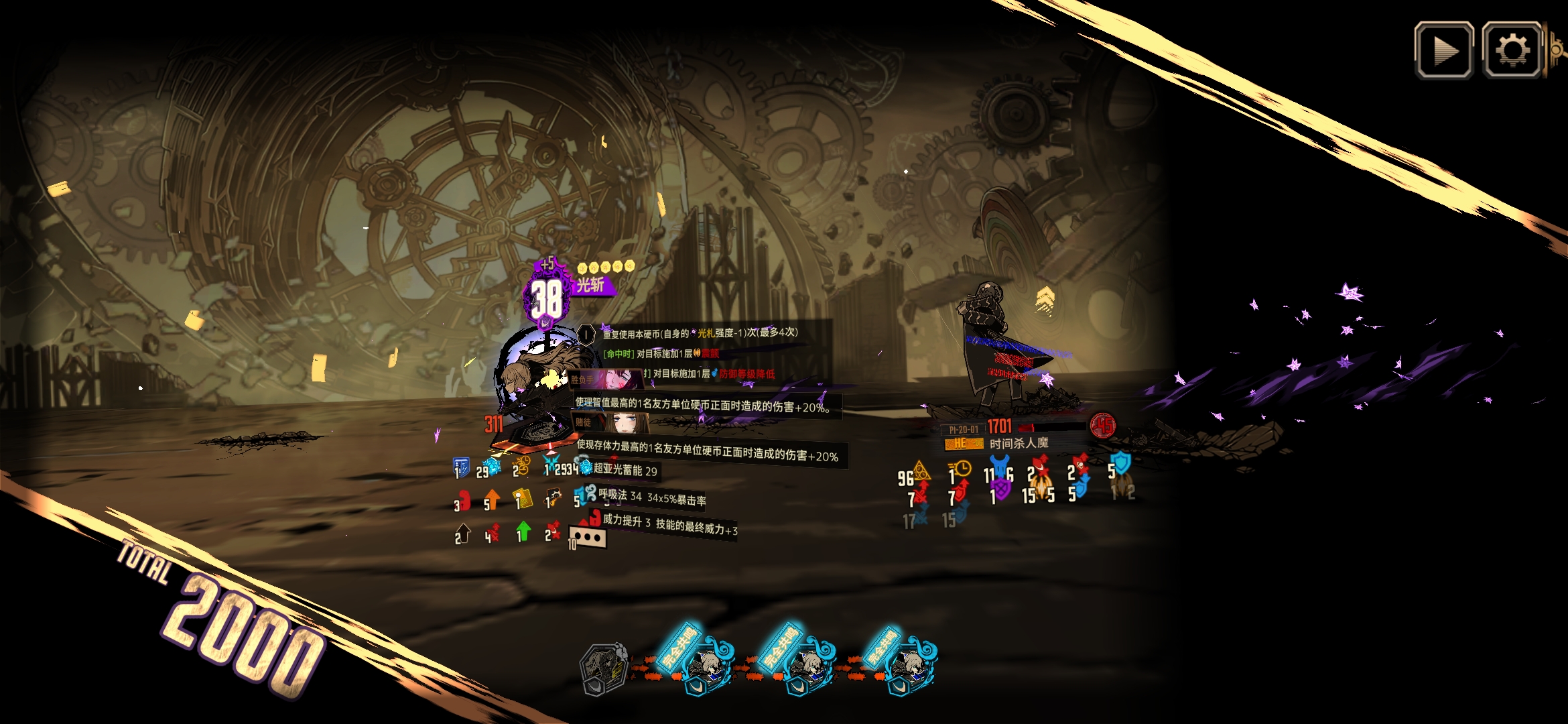Click the play speed triangle button
This screenshot has width=1568, height=724.
(1443, 50)
